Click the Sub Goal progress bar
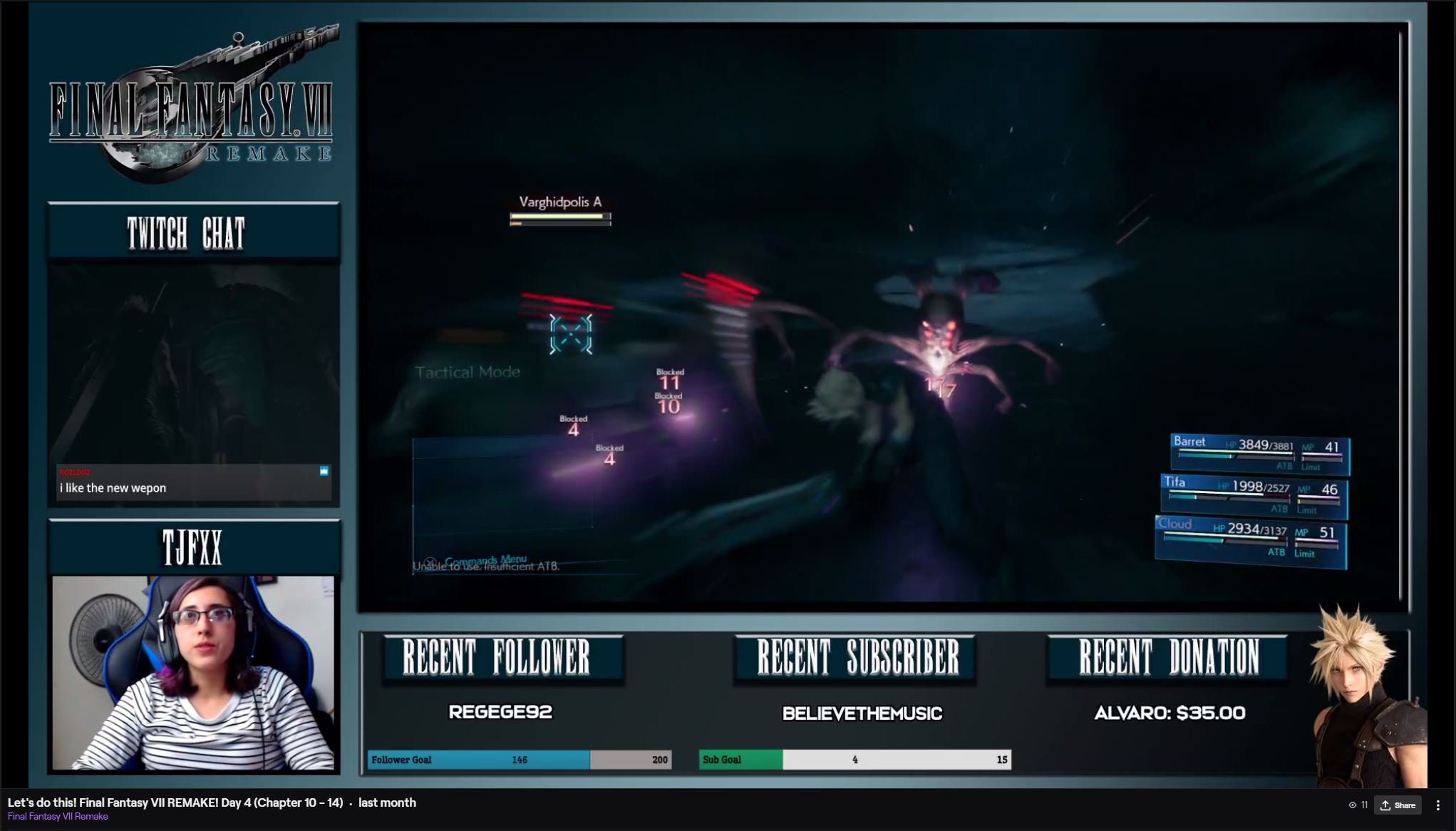Viewport: 1456px width, 831px height. coord(854,760)
